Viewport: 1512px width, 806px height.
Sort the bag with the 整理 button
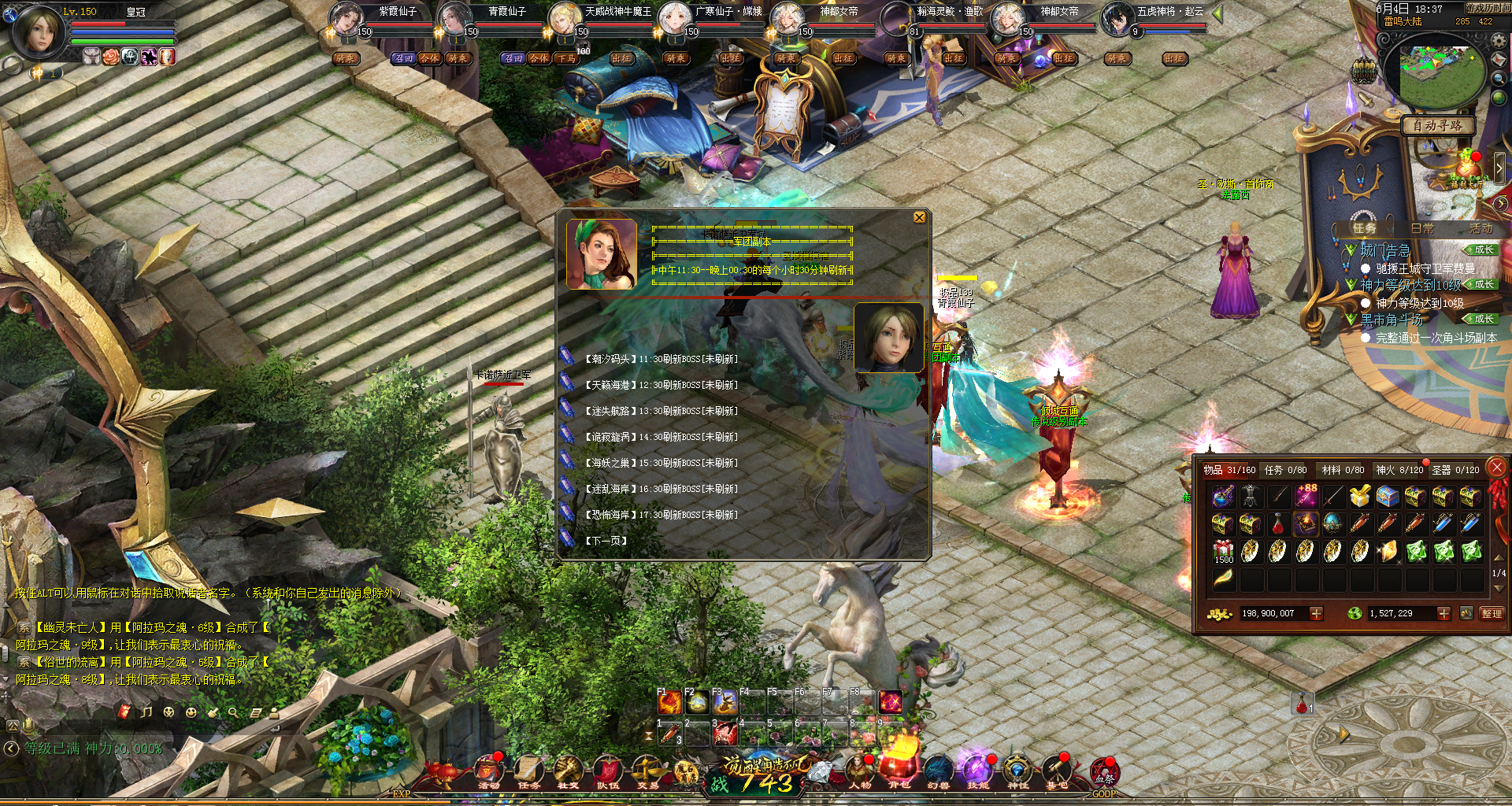coord(1492,613)
